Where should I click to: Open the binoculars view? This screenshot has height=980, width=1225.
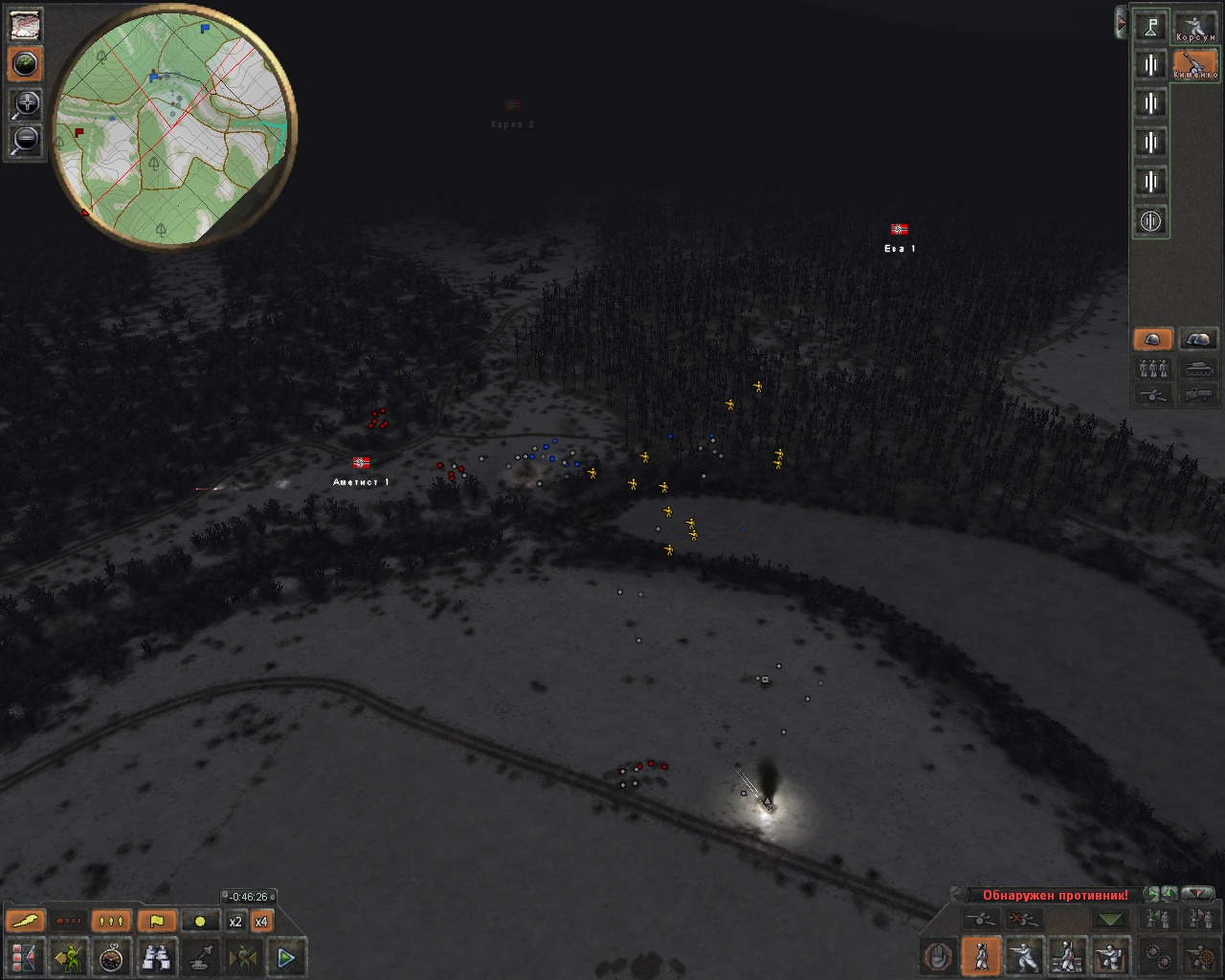[157, 956]
